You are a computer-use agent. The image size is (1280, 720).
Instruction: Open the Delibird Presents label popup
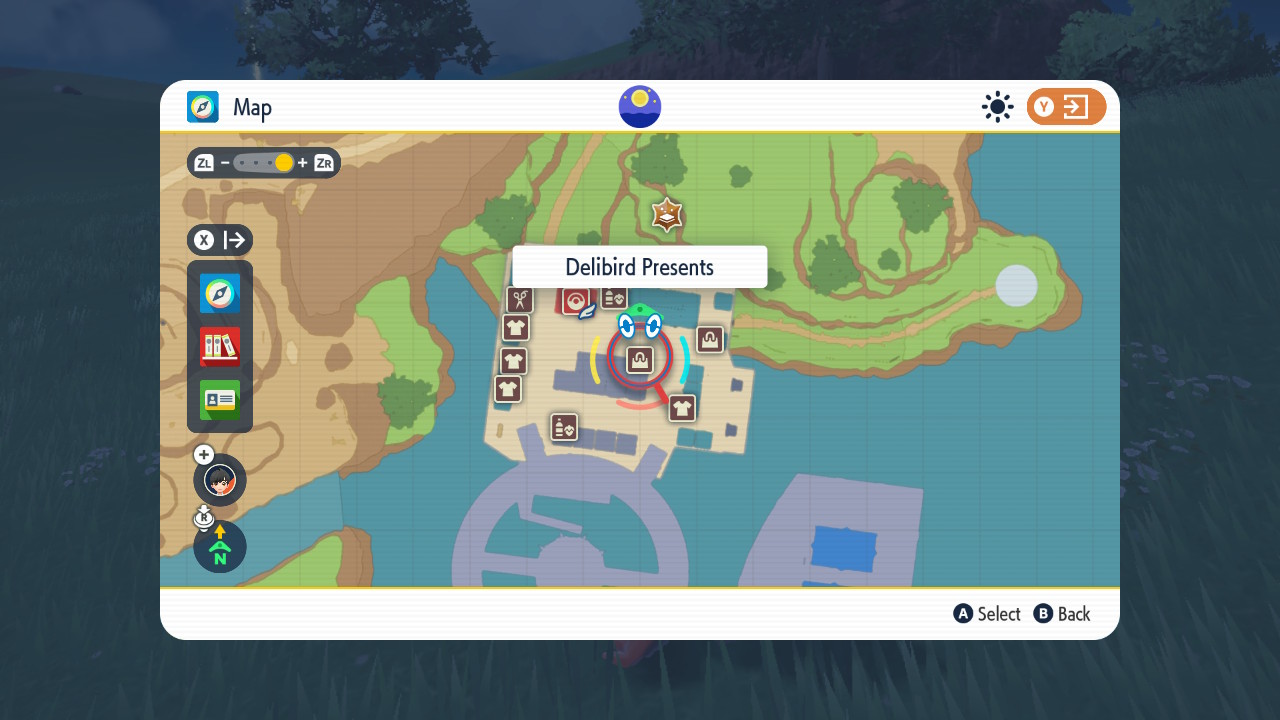pyautogui.click(x=639, y=266)
